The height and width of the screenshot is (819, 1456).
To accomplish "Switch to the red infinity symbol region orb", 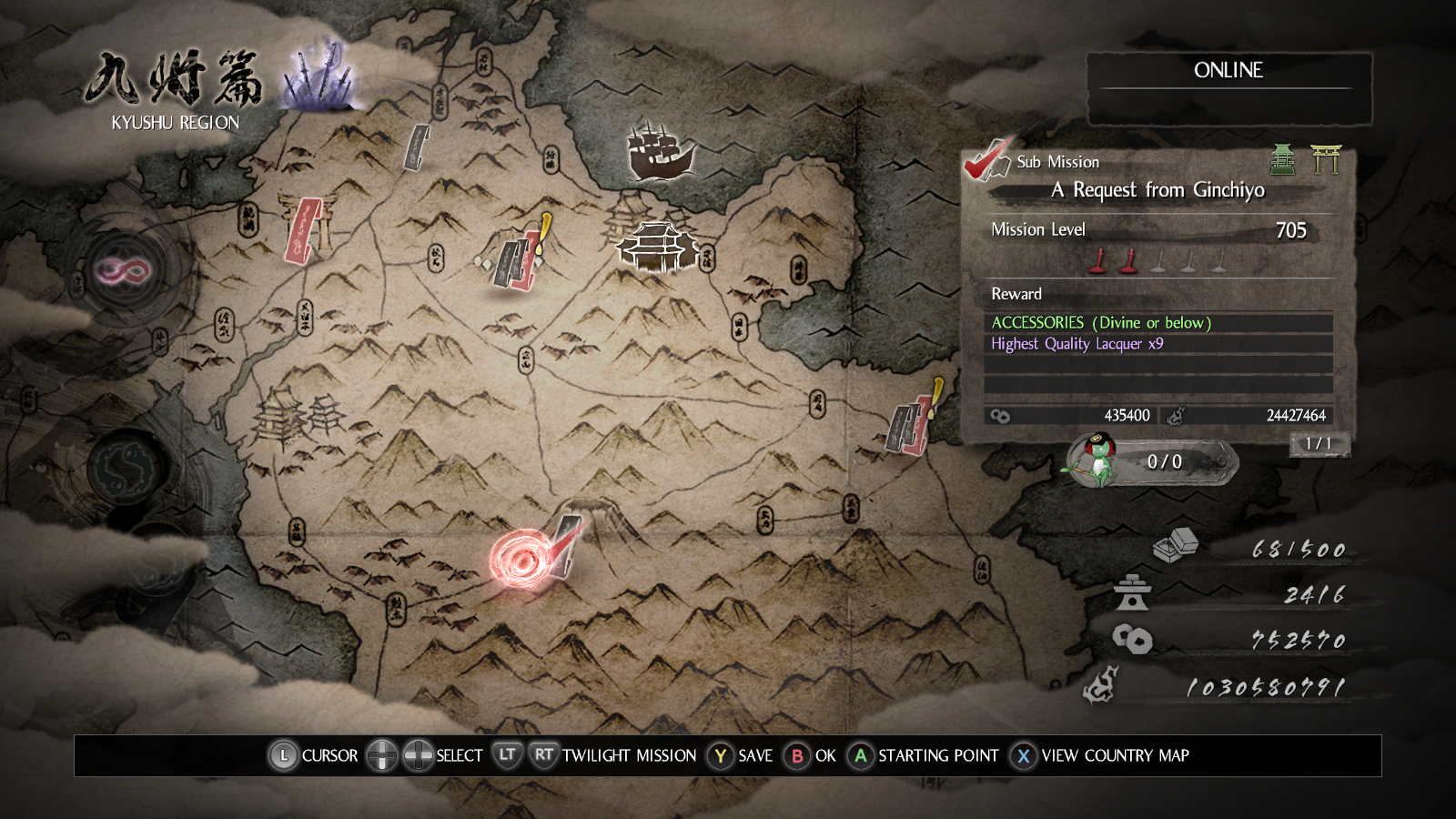I will click(125, 270).
